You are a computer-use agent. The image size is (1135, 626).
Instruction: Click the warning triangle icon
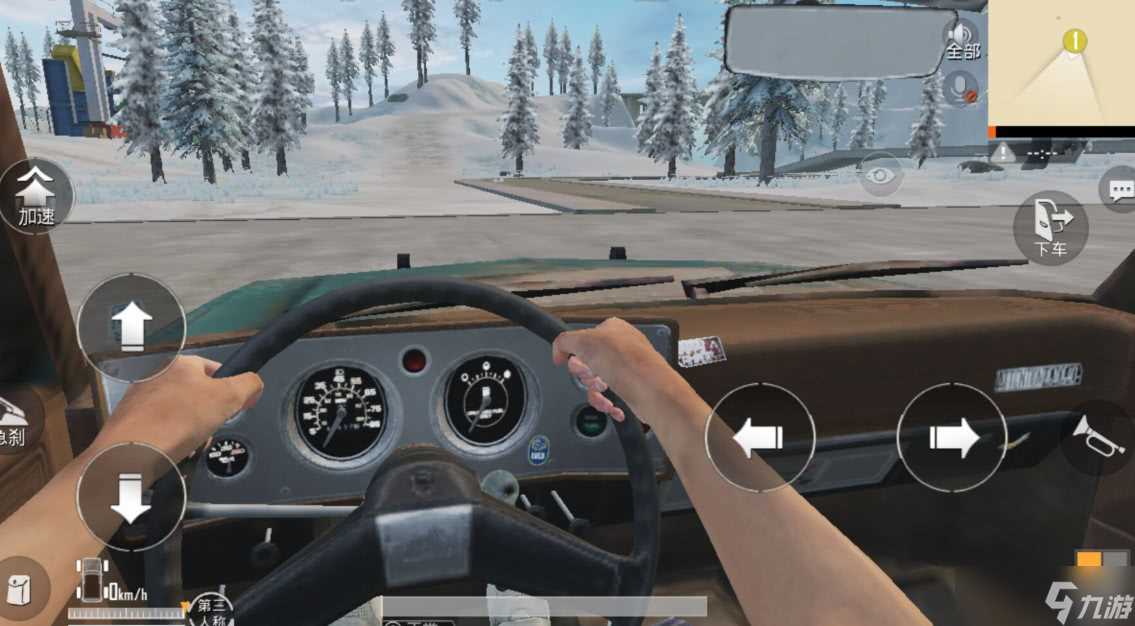[1002, 152]
